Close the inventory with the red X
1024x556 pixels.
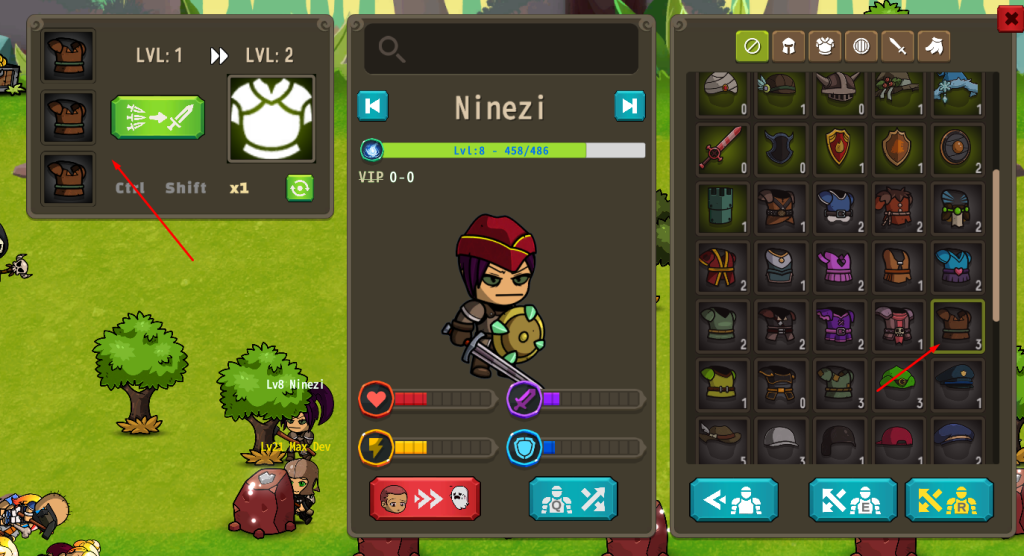pos(1008,18)
